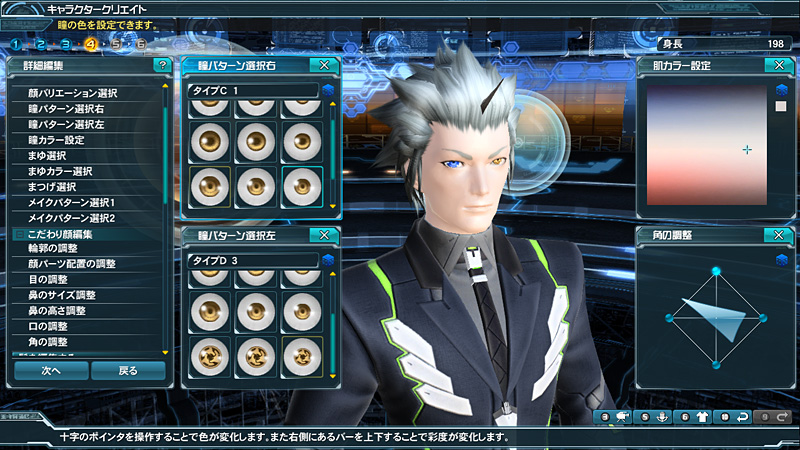Click the microphone voice button

point(656,416)
